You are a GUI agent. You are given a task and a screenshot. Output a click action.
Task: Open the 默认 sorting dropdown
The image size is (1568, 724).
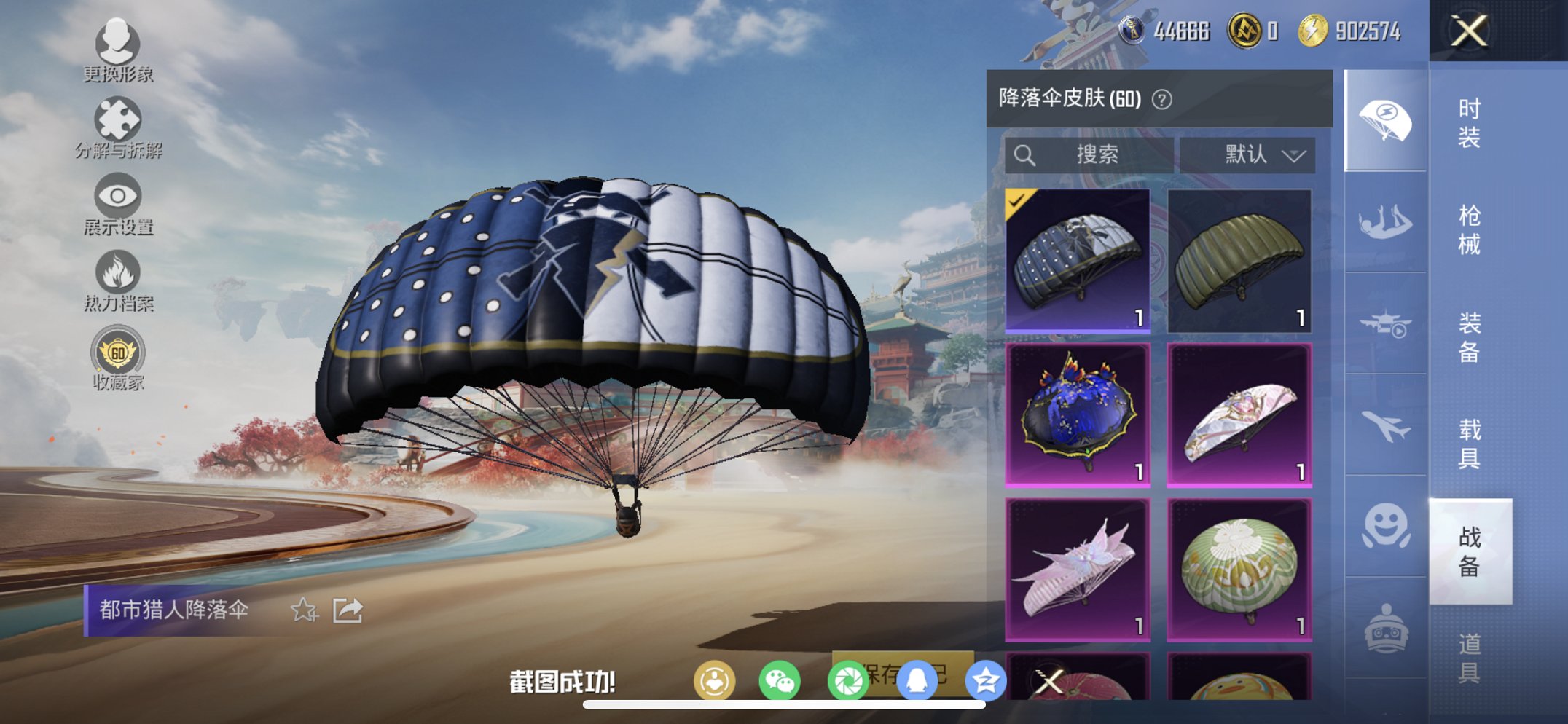pos(1259,154)
